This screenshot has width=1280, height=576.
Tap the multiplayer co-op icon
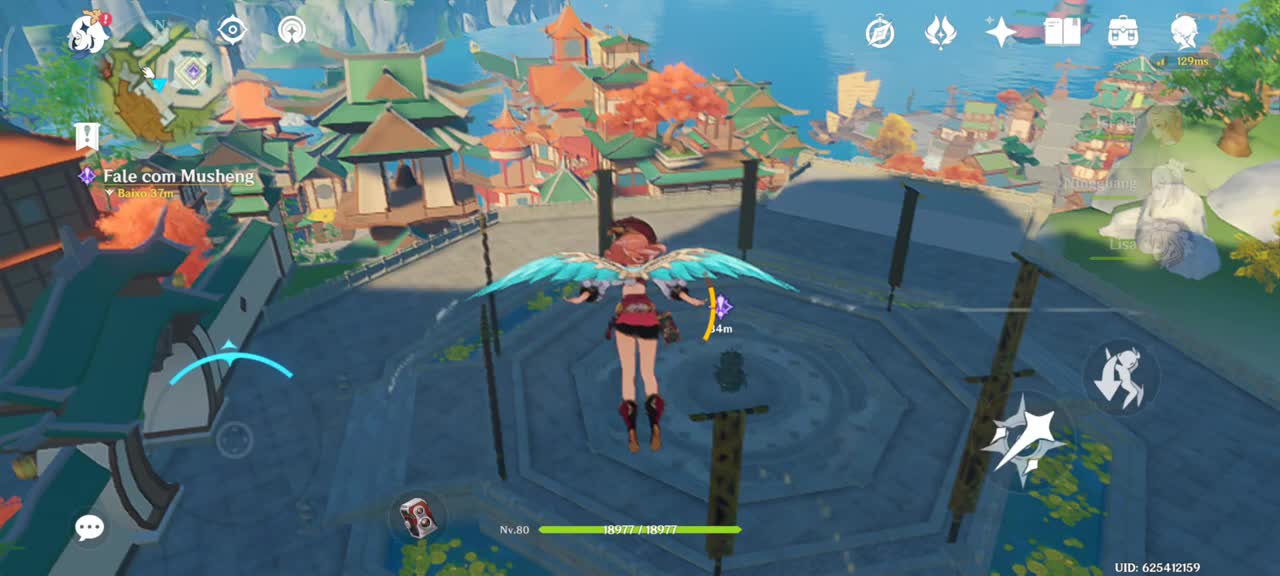coord(292,30)
